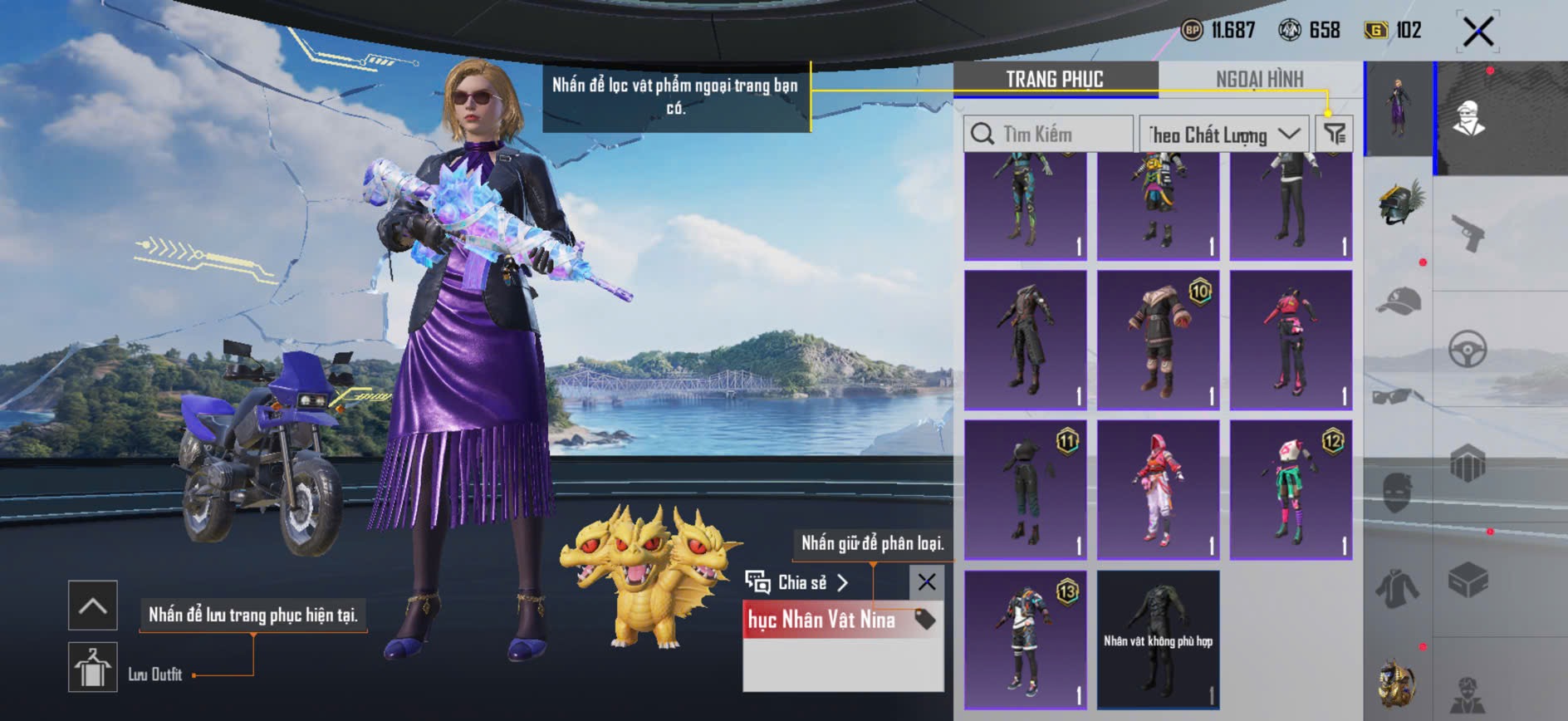Open the steering wheel vehicle category
1568x721 pixels.
click(x=1468, y=350)
